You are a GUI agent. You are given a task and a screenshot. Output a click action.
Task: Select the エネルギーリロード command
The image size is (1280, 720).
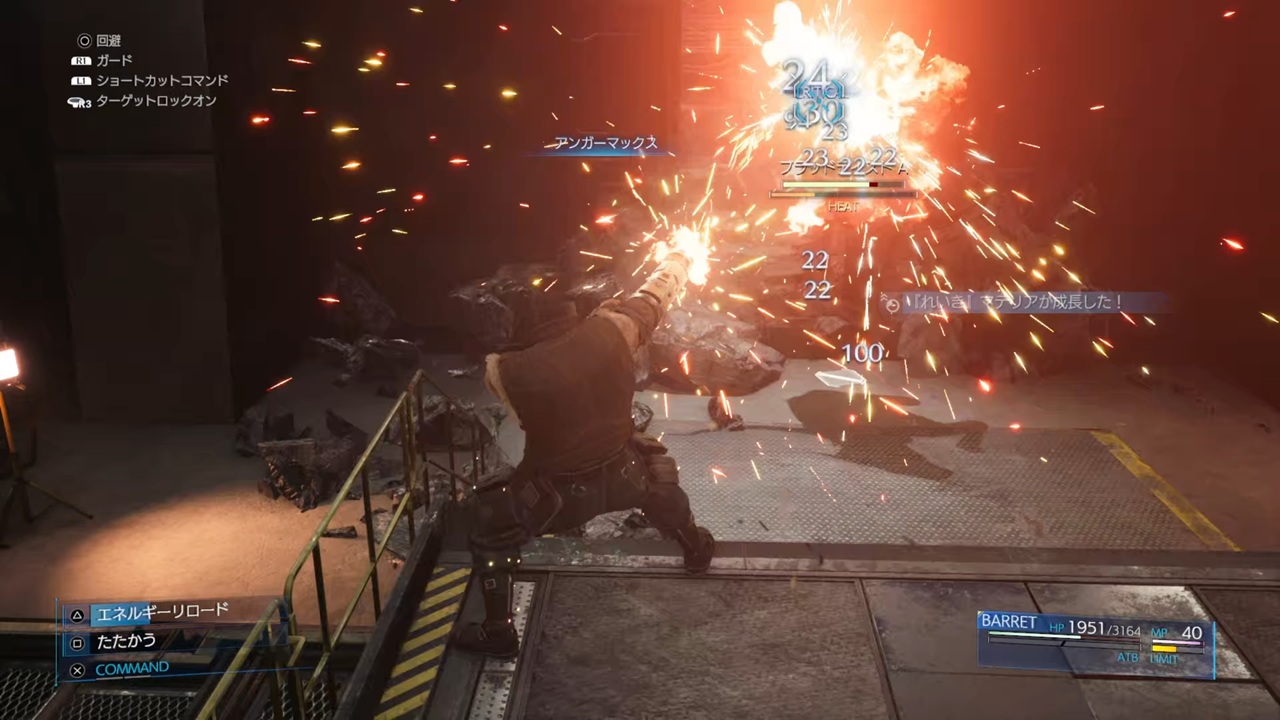click(161, 612)
